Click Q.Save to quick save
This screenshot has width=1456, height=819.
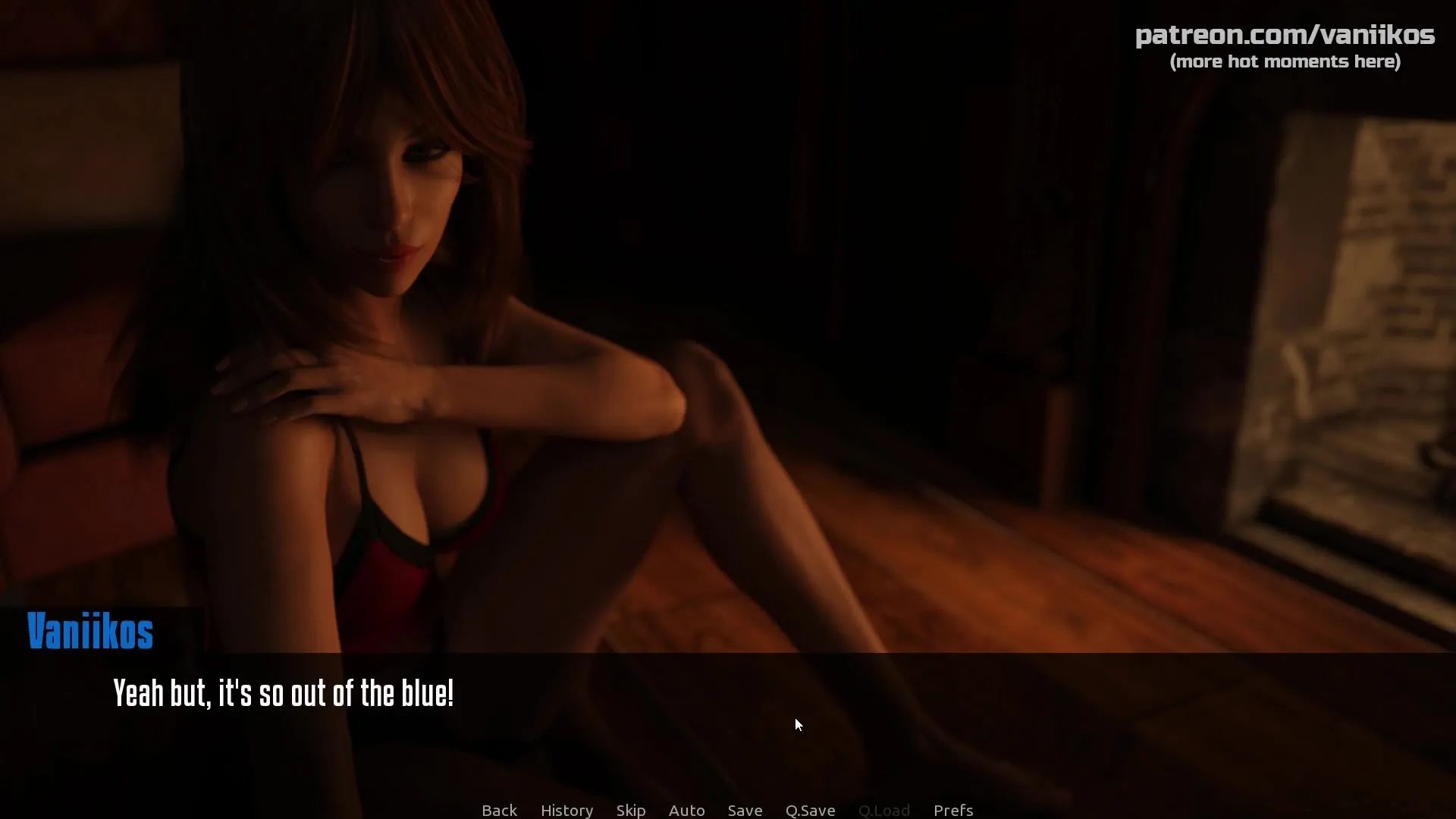pyautogui.click(x=810, y=810)
